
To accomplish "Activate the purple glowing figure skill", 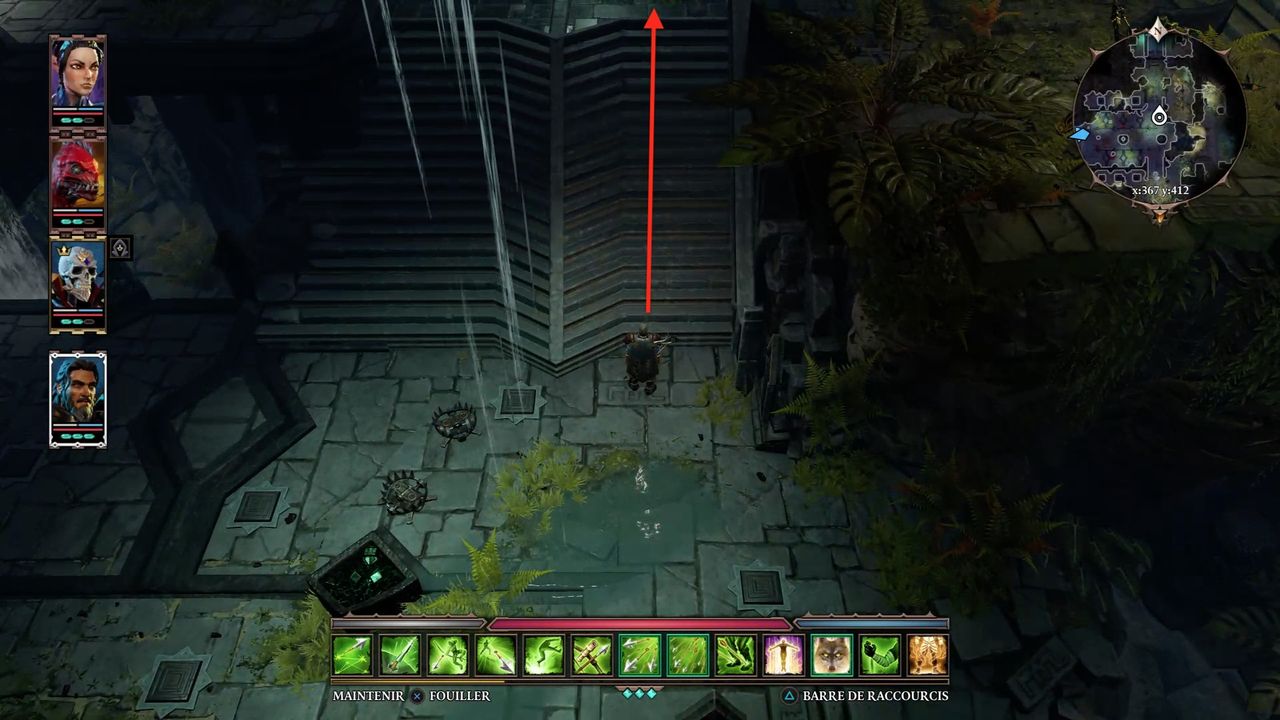I will click(784, 655).
